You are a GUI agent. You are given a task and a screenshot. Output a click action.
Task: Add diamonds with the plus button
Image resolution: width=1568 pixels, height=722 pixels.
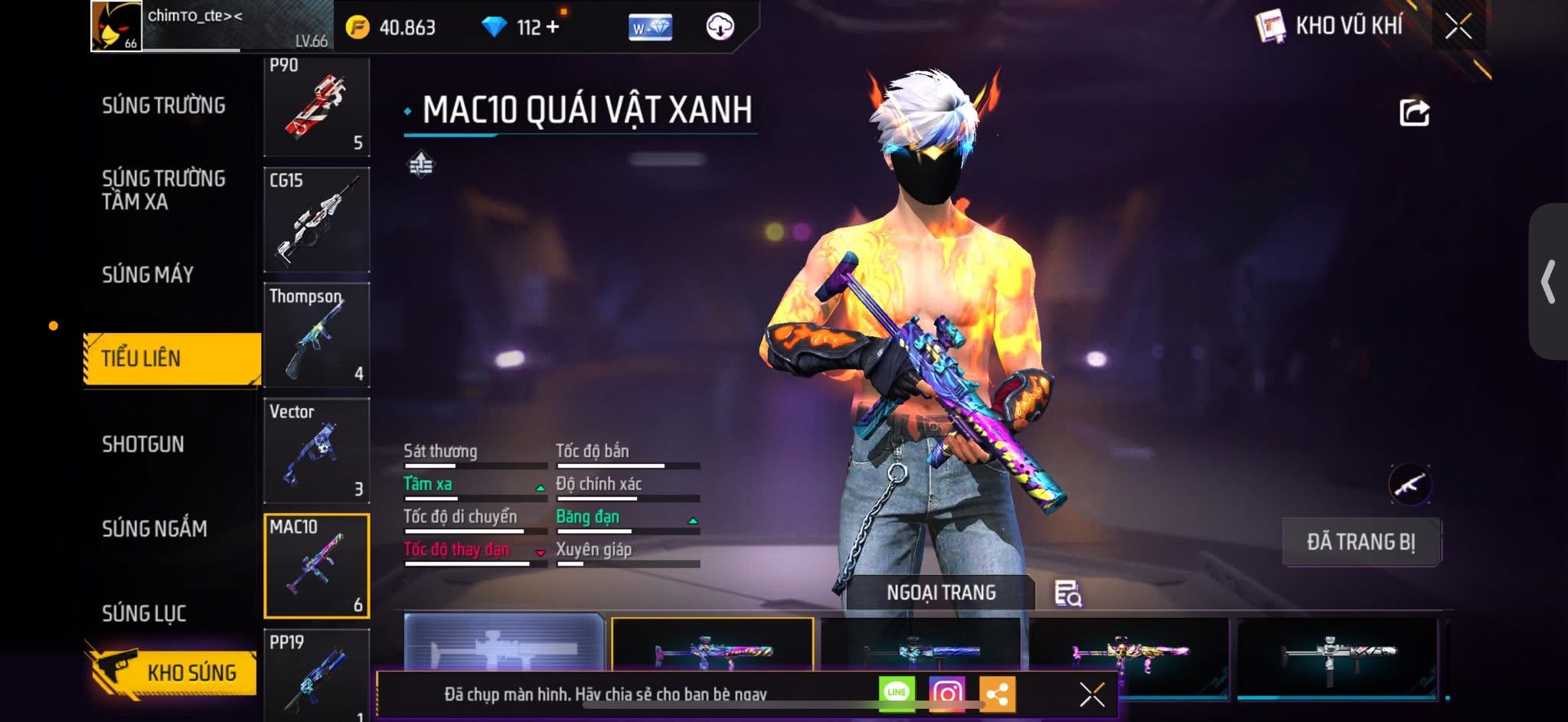tap(552, 27)
